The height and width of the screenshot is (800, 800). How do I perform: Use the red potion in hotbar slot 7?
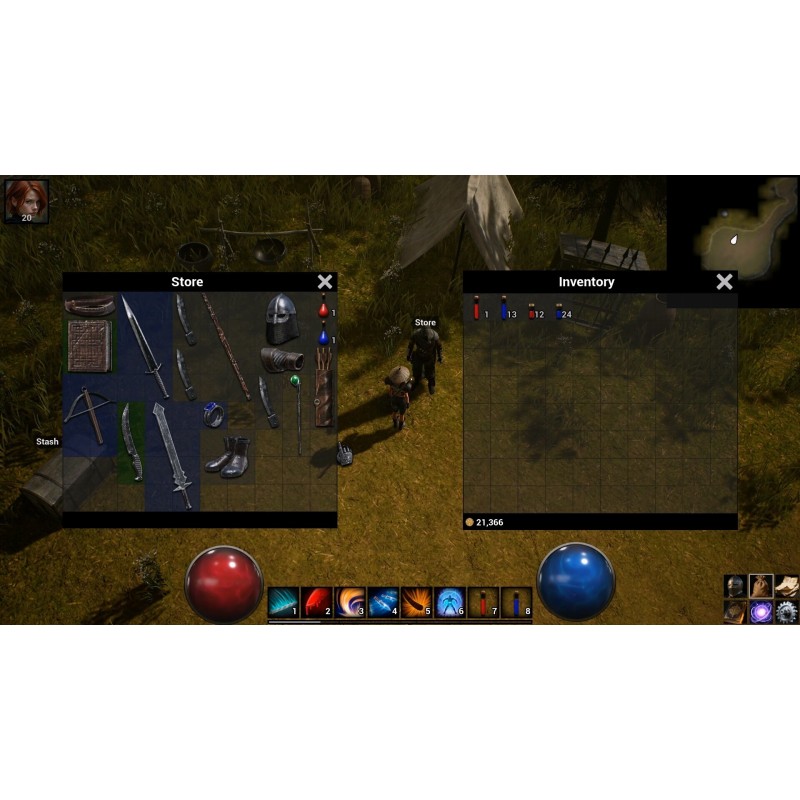point(483,602)
